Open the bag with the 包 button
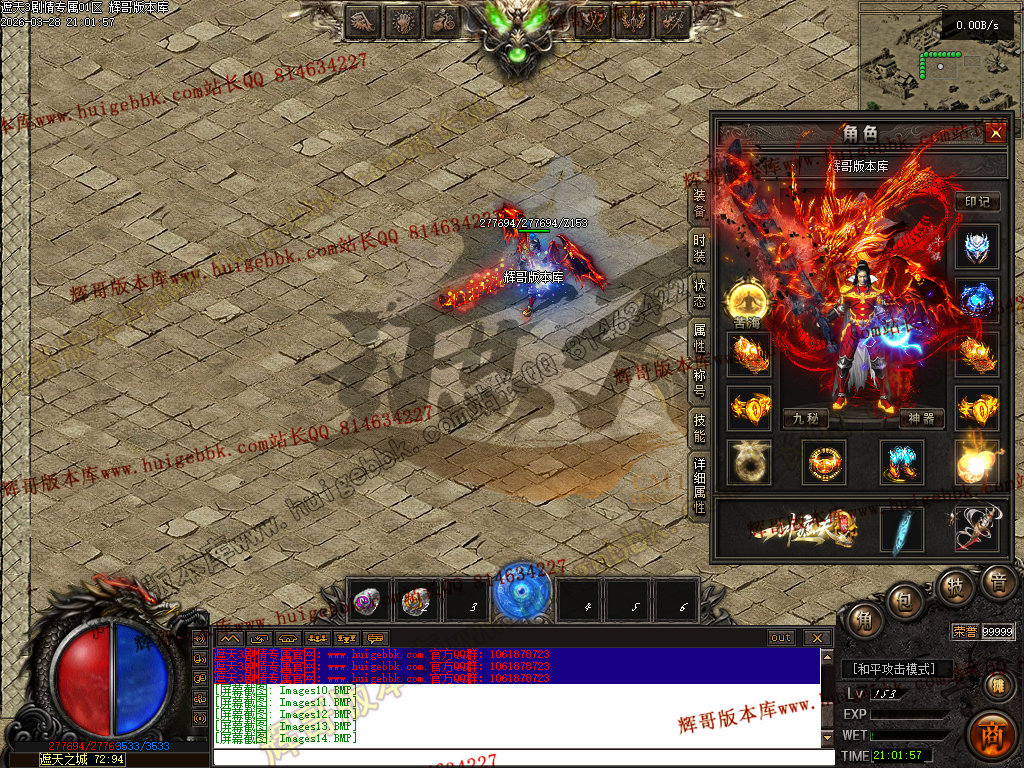Viewport: 1024px width, 768px height. [x=903, y=599]
